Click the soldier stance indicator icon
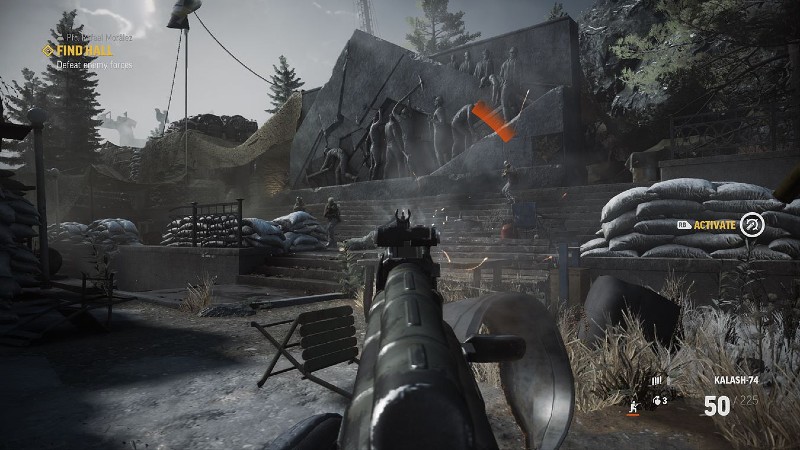The width and height of the screenshot is (800, 450). (x=631, y=404)
